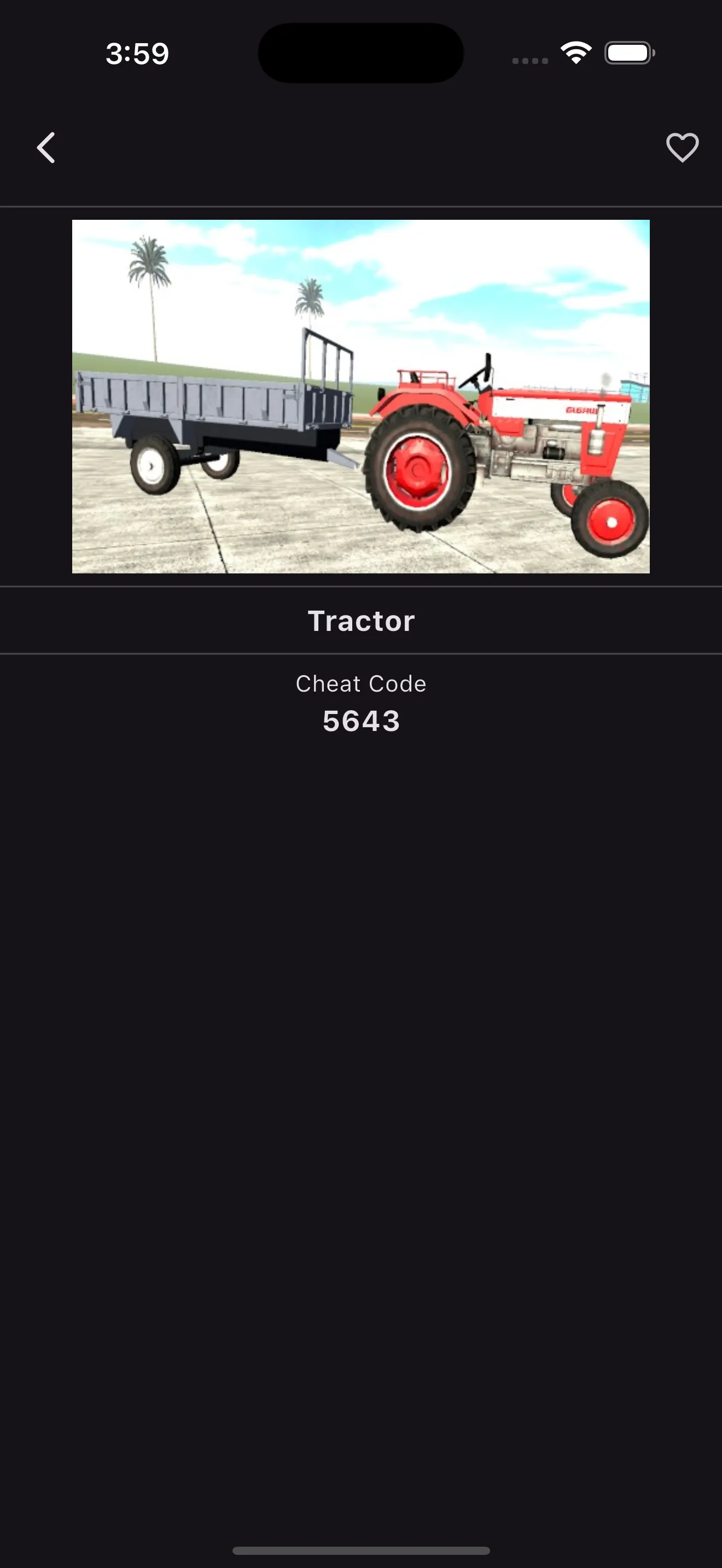Image resolution: width=722 pixels, height=1568 pixels.
Task: Tap the battery indicator icon
Action: tap(628, 53)
